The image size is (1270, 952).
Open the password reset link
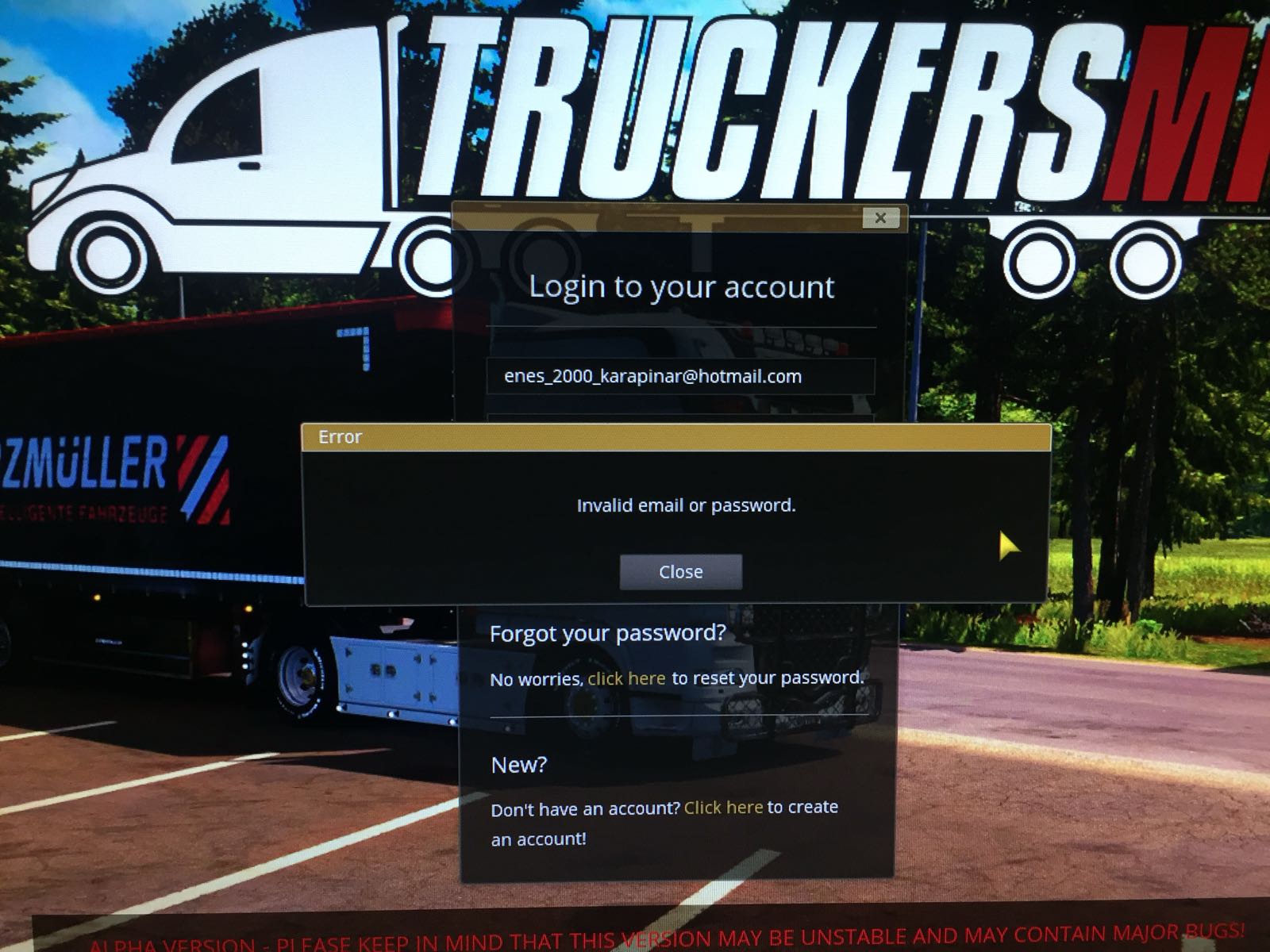click(x=626, y=678)
